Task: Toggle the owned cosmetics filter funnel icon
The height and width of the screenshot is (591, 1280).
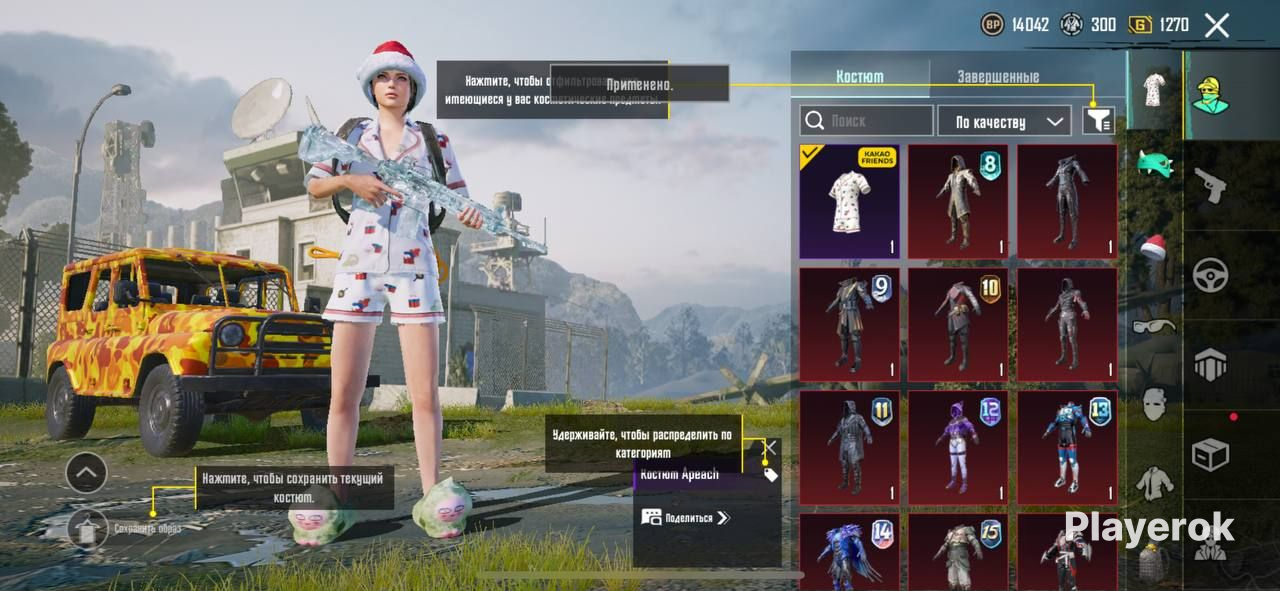Action: [x=1098, y=121]
